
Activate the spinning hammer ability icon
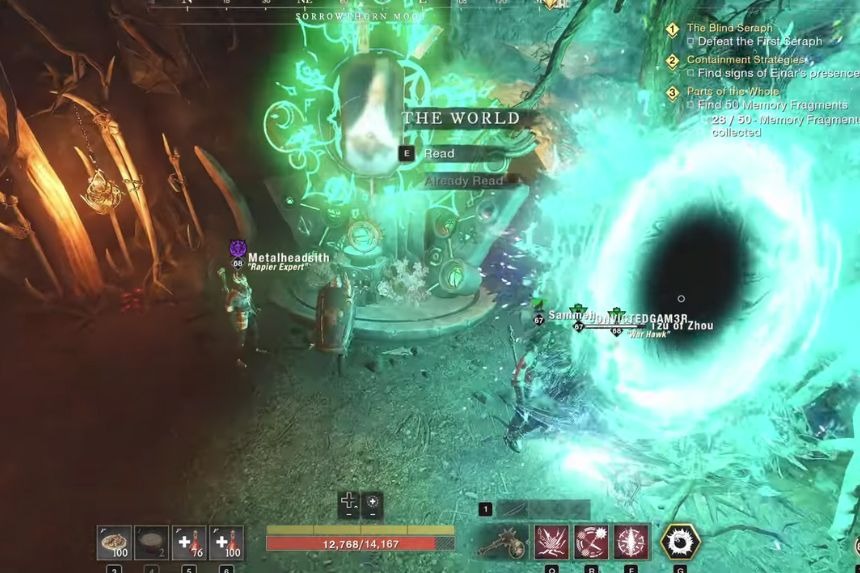click(x=591, y=542)
